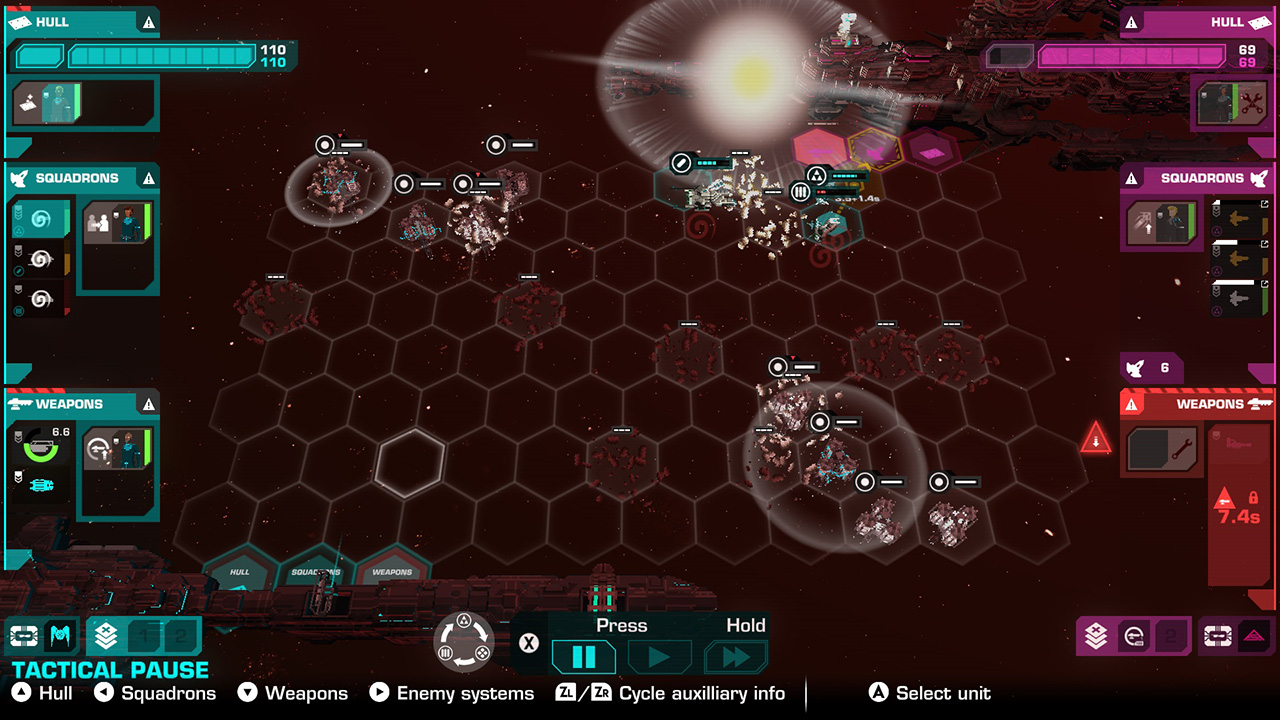Toggle tactical pause with the pause button

pos(583,656)
